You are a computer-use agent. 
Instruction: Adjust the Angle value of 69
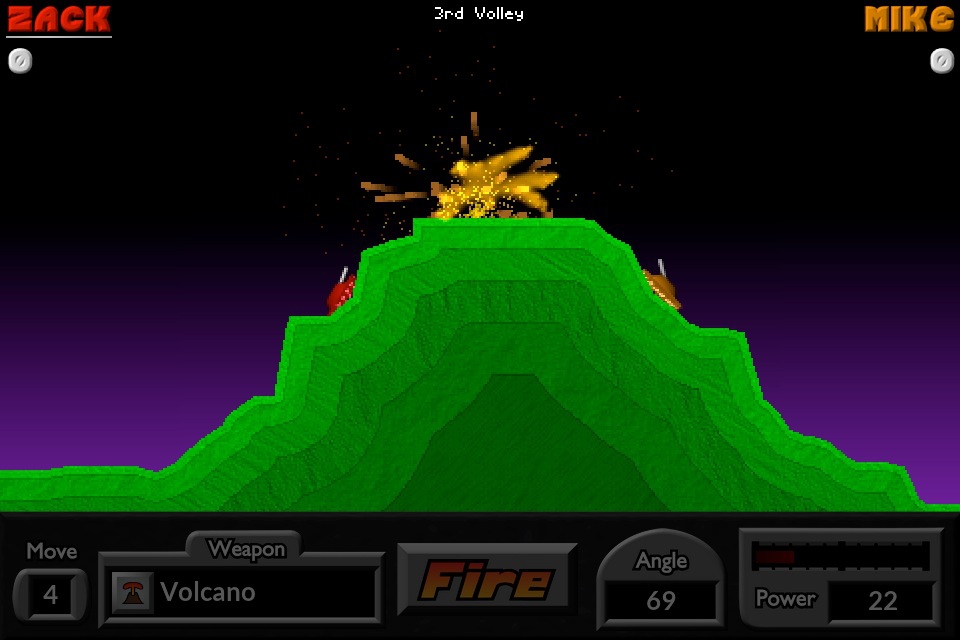[x=660, y=600]
